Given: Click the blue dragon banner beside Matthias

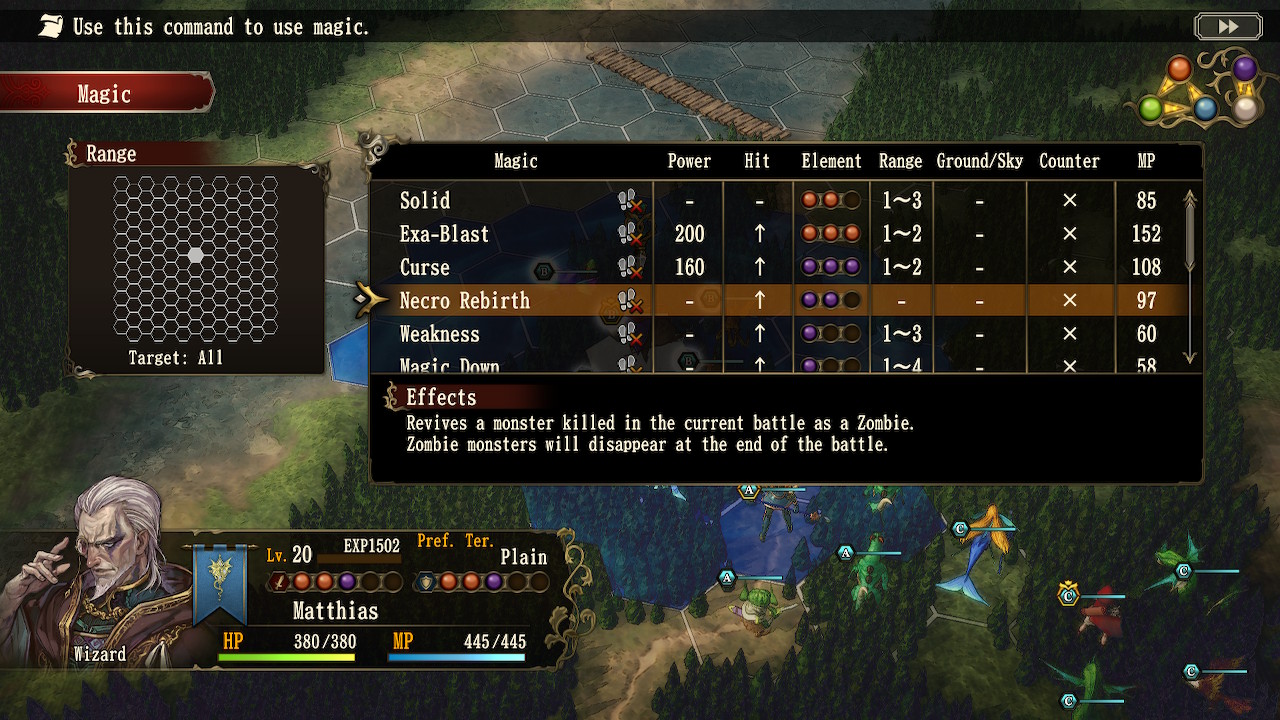Looking at the screenshot, I should click(x=221, y=577).
